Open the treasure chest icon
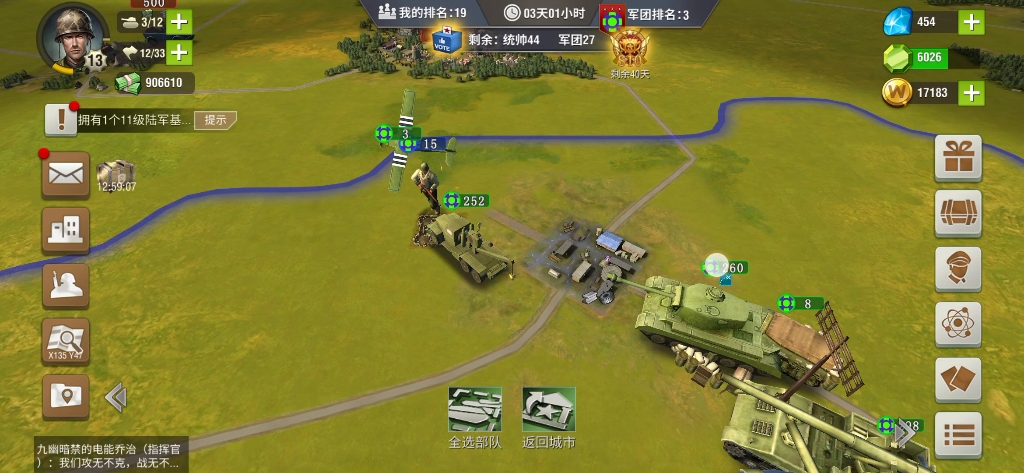Viewport: 1024px width, 473px height. (x=958, y=214)
